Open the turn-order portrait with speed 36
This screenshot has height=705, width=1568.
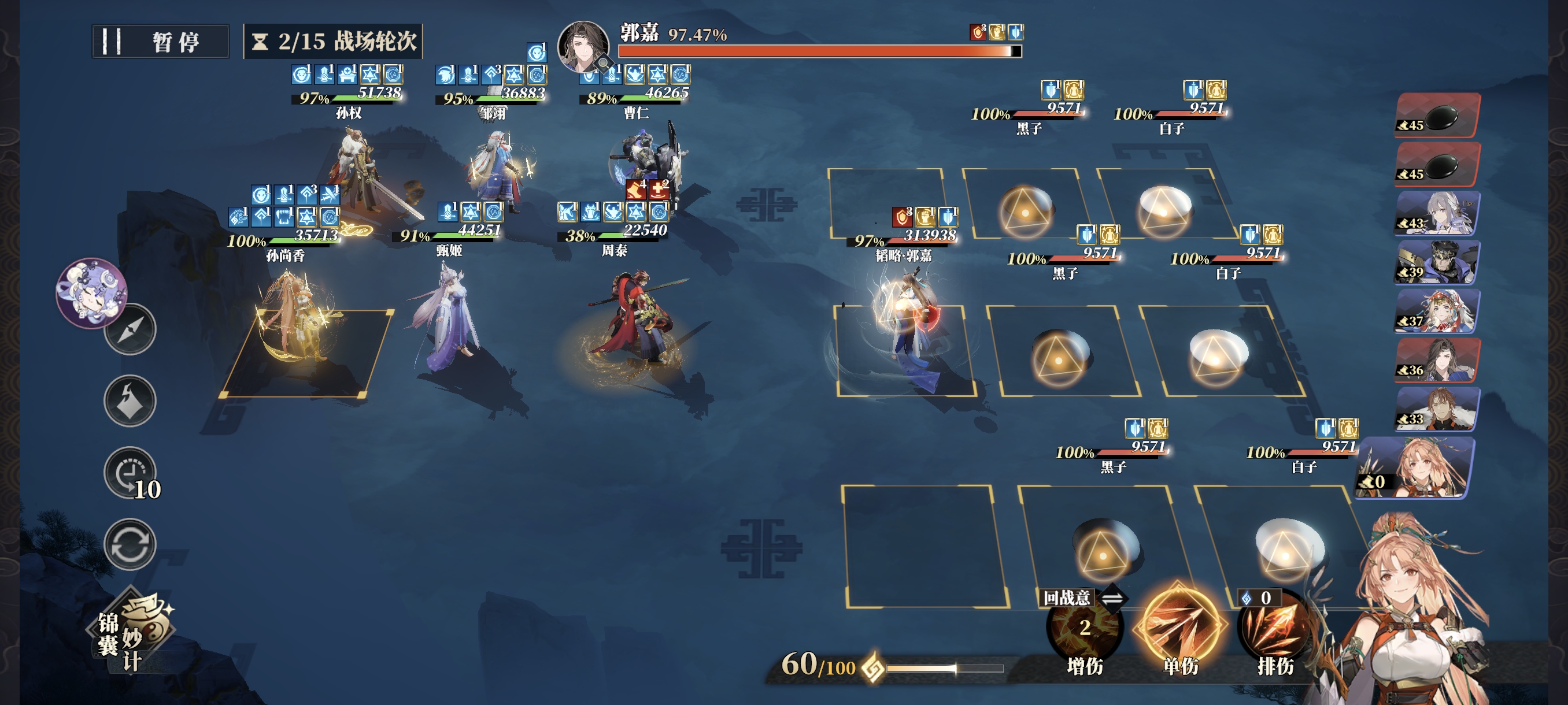(1437, 361)
